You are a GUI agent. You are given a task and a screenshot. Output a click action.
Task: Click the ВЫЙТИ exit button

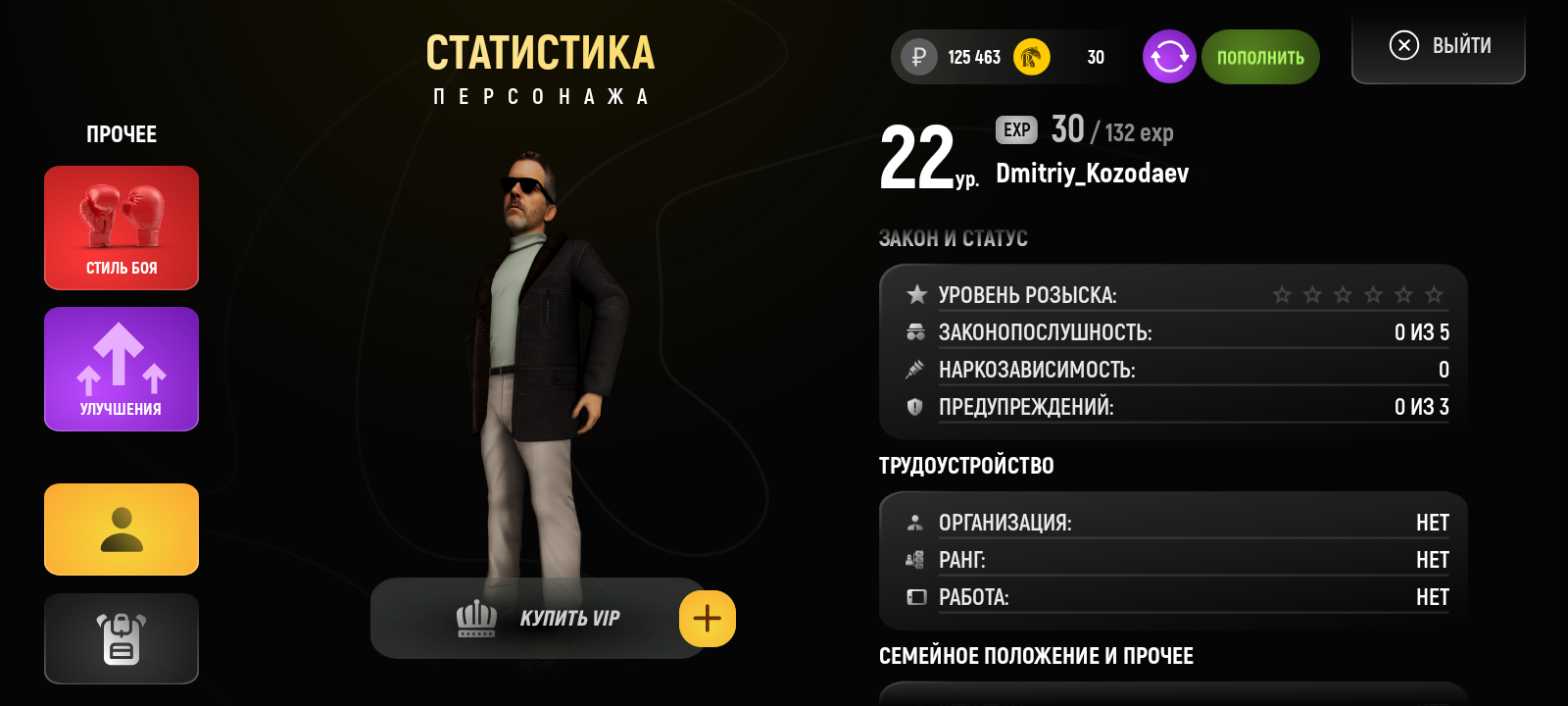tap(1438, 44)
